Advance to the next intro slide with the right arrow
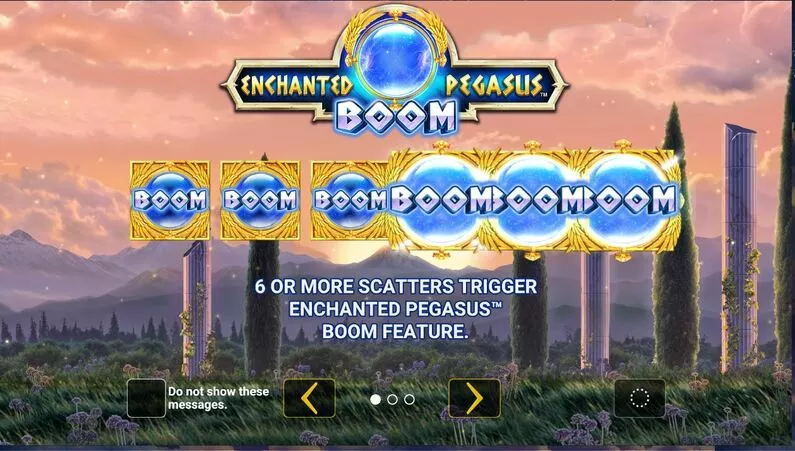795x451 pixels. click(x=474, y=398)
